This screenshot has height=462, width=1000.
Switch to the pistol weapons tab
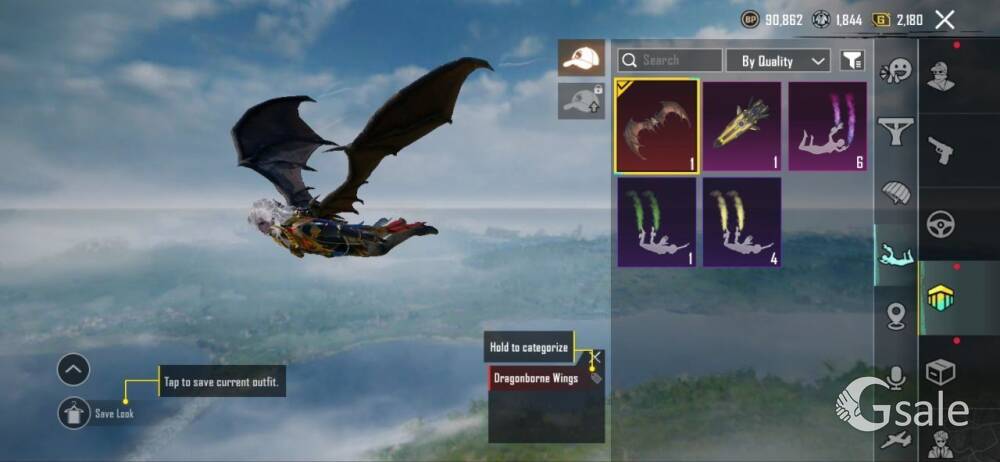pos(940,151)
